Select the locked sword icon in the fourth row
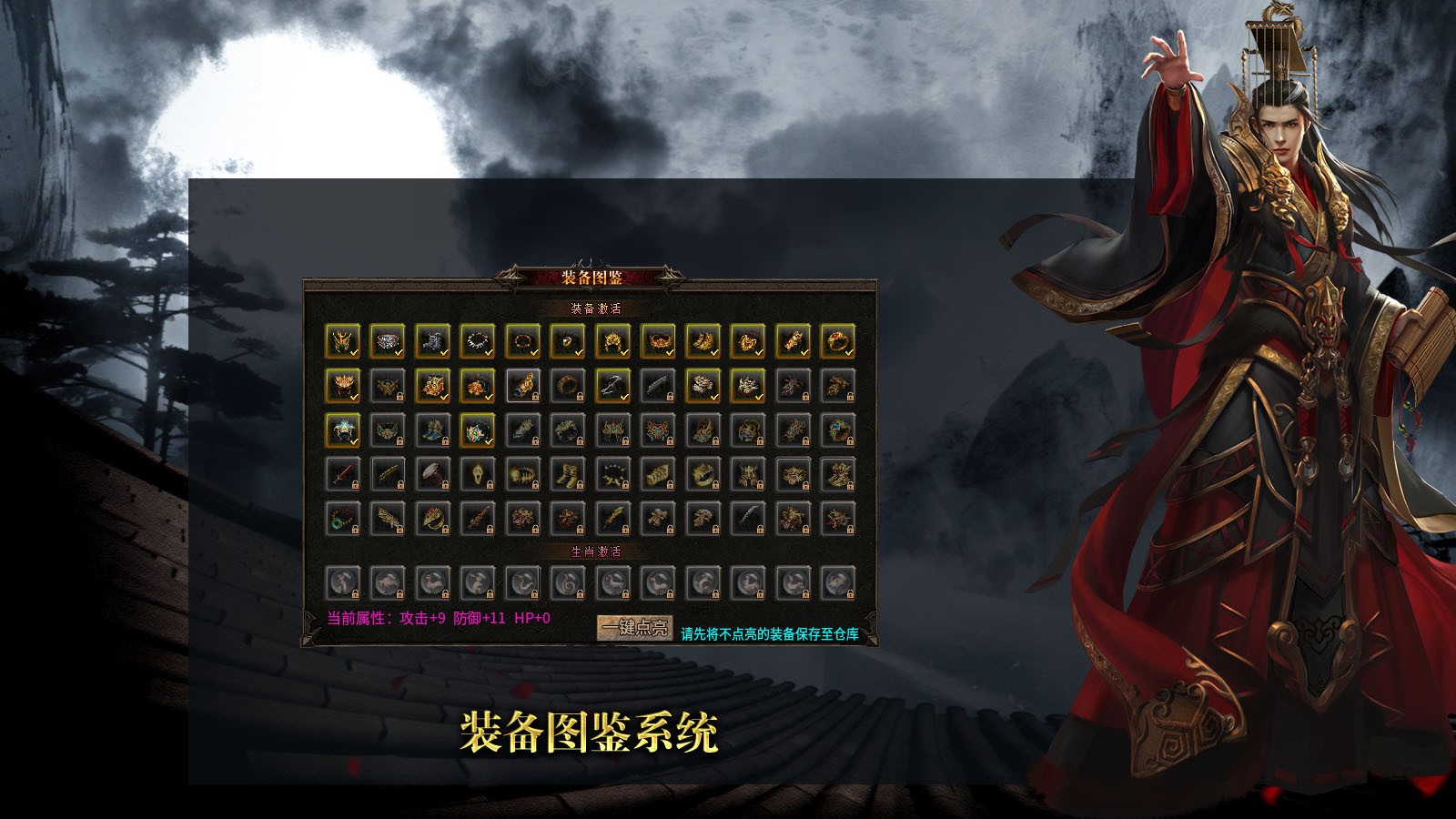The image size is (1456, 819). (x=341, y=471)
